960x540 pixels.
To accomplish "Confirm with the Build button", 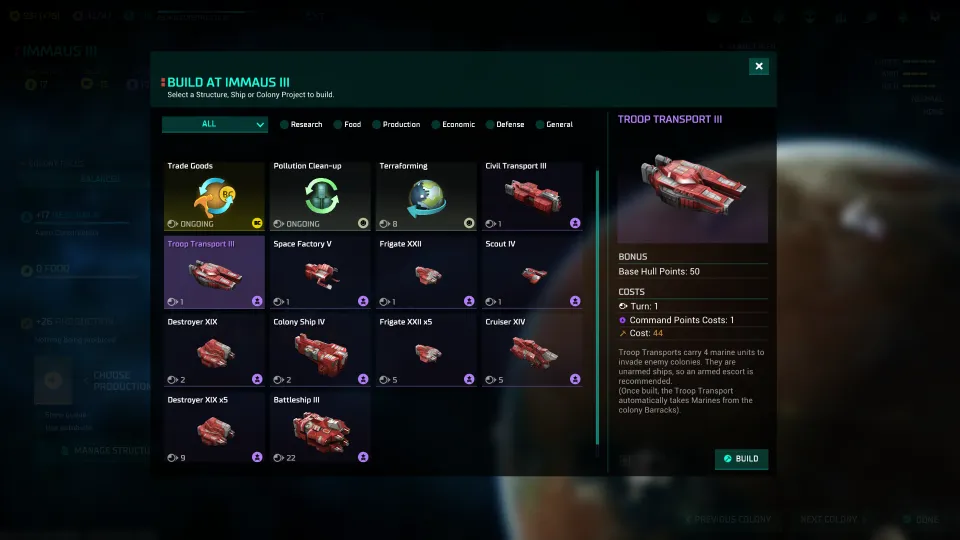I will pyautogui.click(x=741, y=459).
